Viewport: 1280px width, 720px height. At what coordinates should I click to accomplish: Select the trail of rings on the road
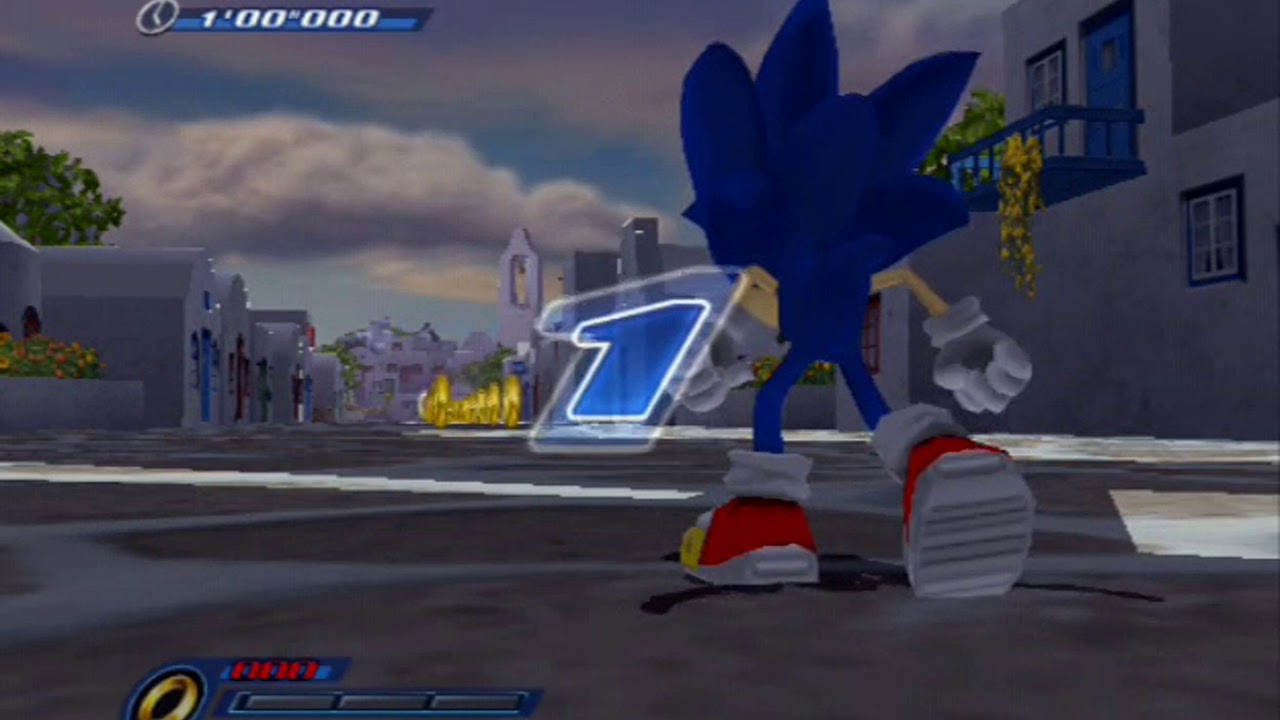point(470,400)
